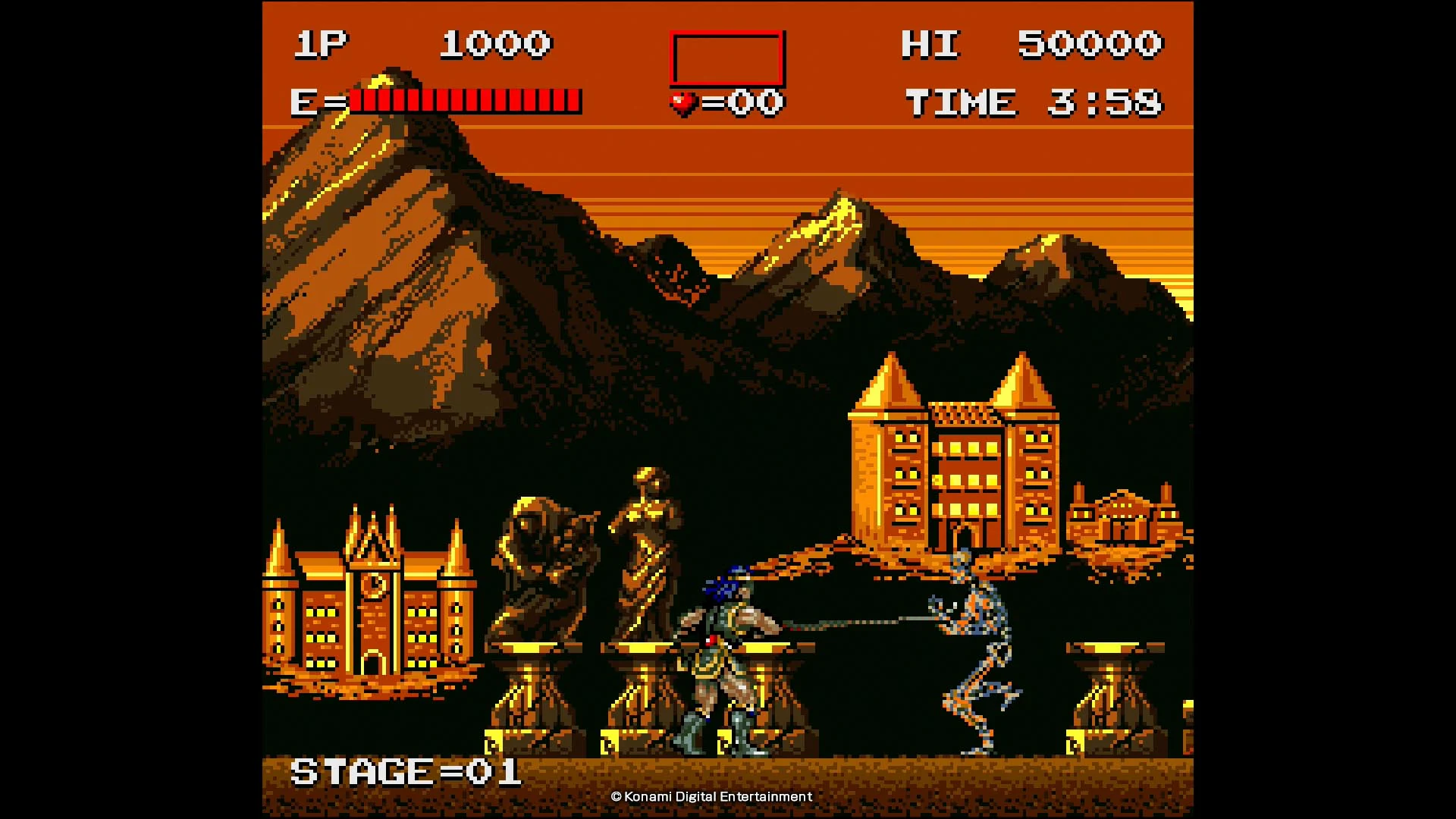1456x819 pixels.
Task: Click the red sub-weapon box in the HUD
Action: tap(726, 58)
